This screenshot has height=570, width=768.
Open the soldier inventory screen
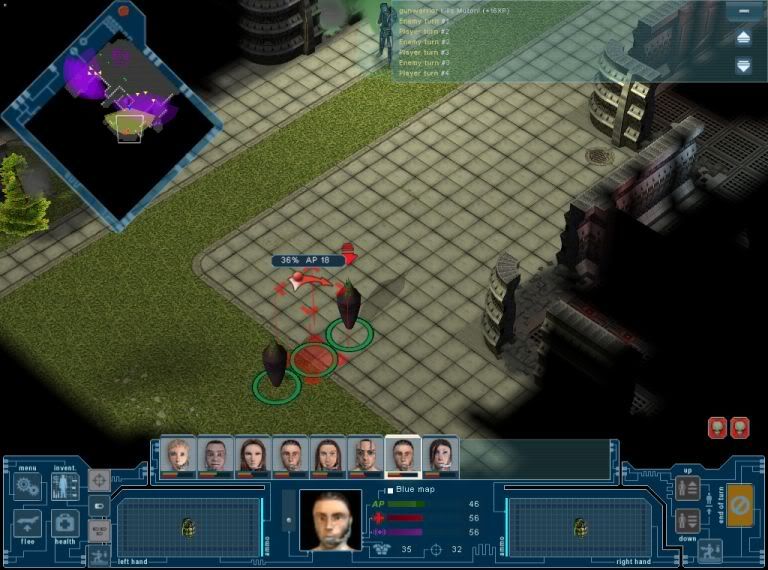click(x=65, y=488)
